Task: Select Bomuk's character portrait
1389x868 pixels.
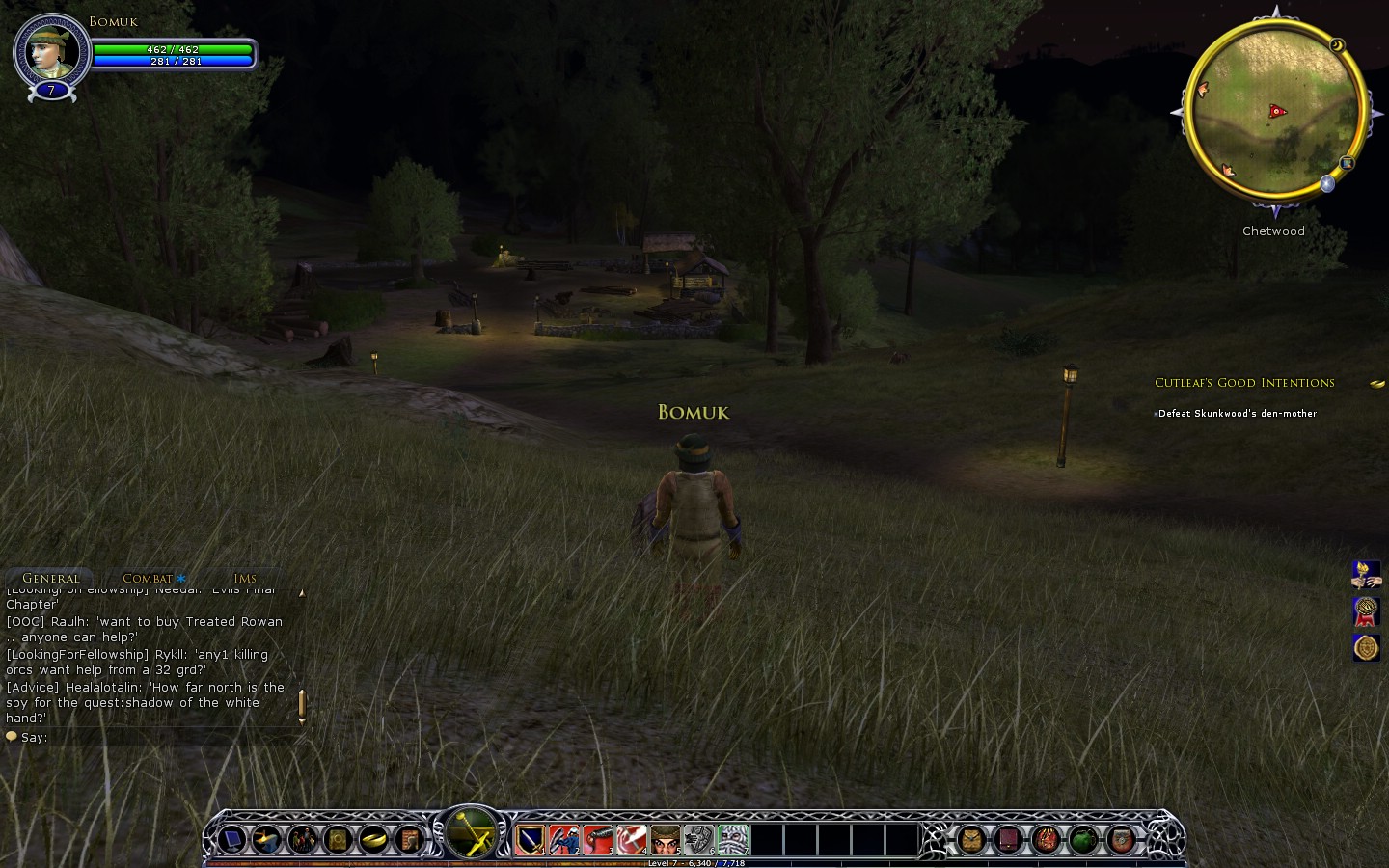Action: 50,51
